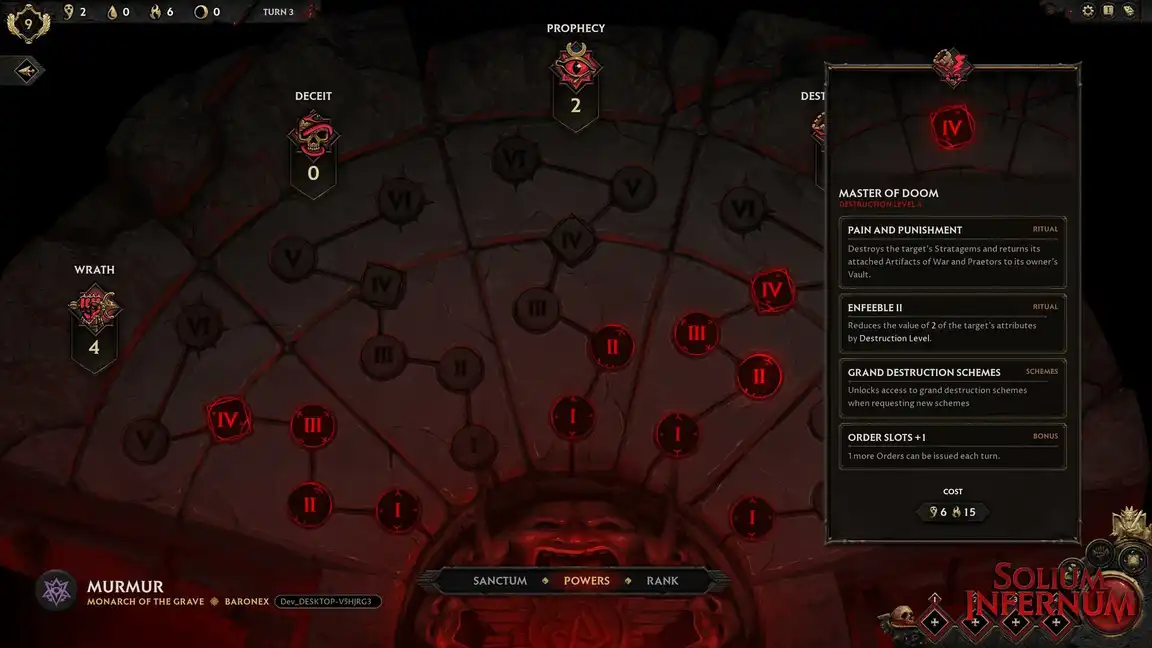
Task: Click the Pain and Punishment ritual entry
Action: [x=952, y=251]
